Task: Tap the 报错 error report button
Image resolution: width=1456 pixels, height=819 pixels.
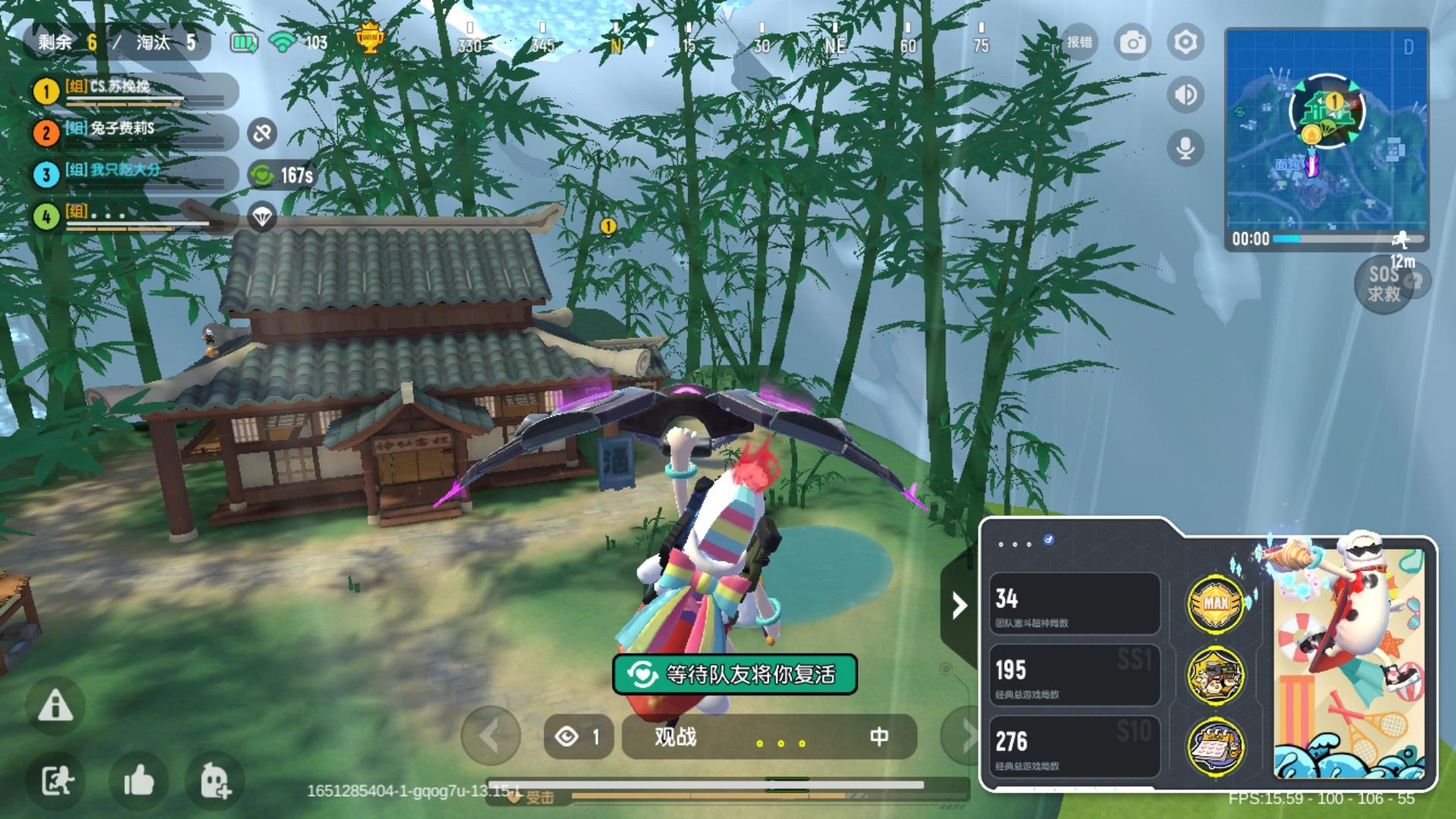Action: [1080, 42]
